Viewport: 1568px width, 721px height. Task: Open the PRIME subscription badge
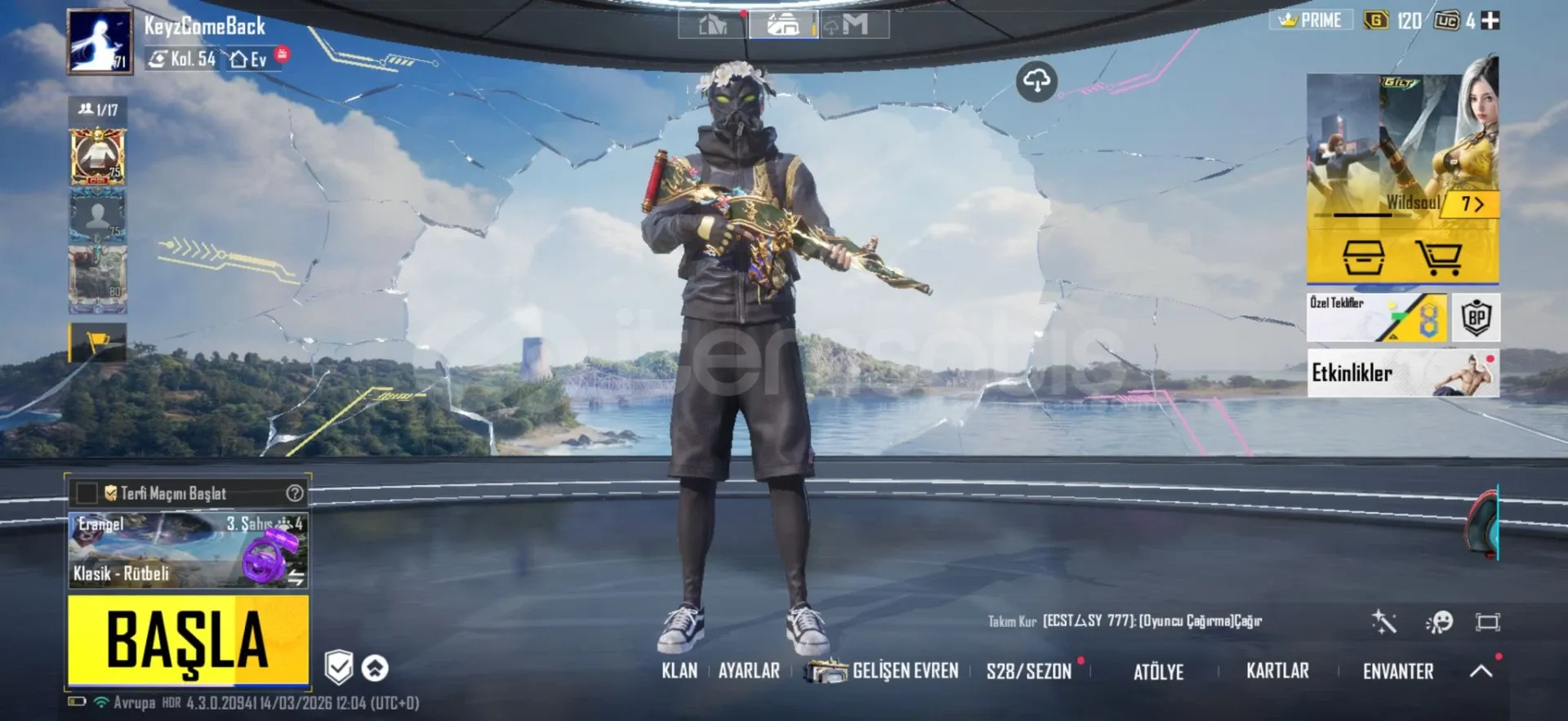point(1311,20)
